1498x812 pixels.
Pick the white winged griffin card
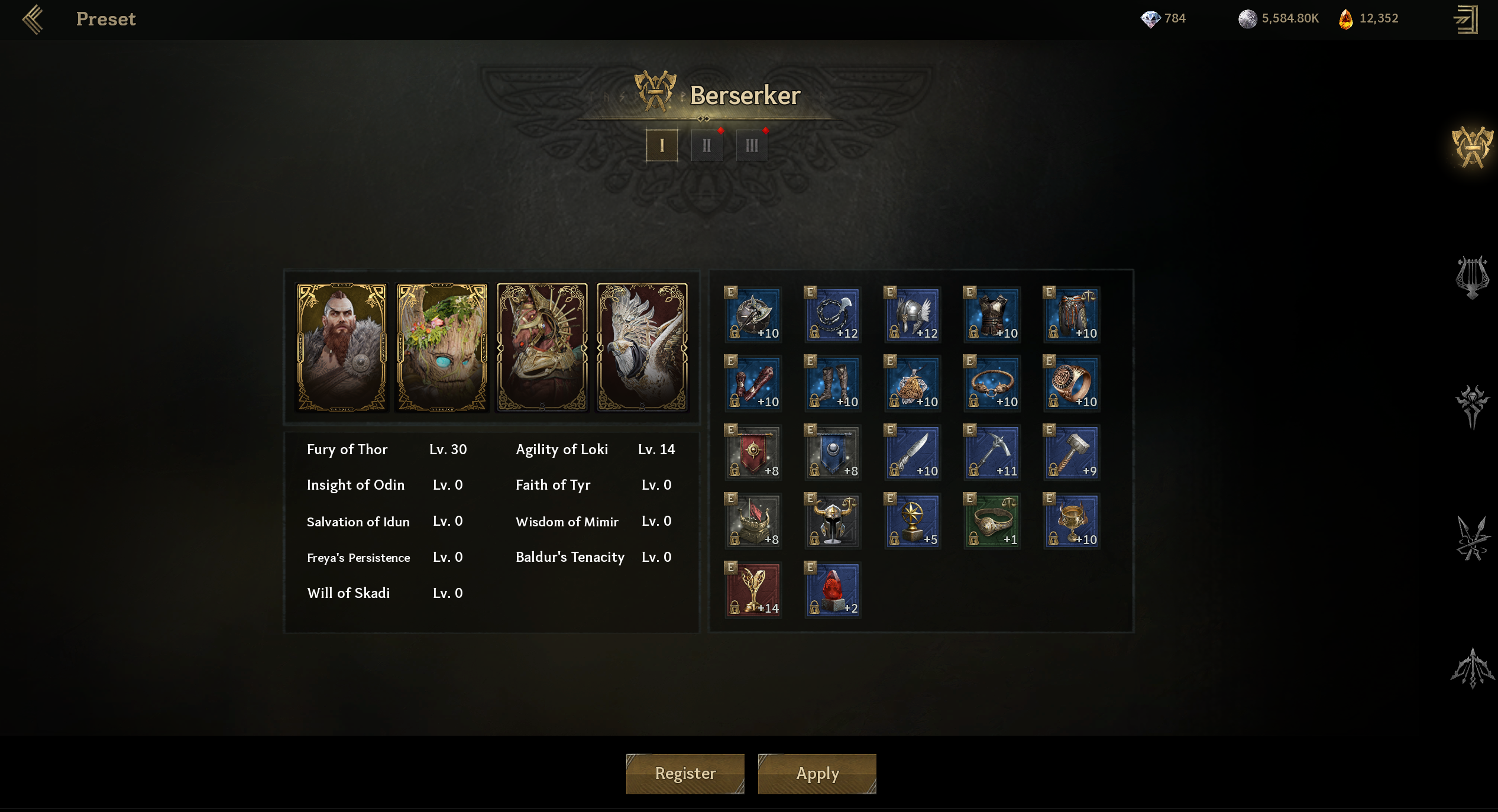tap(642, 347)
